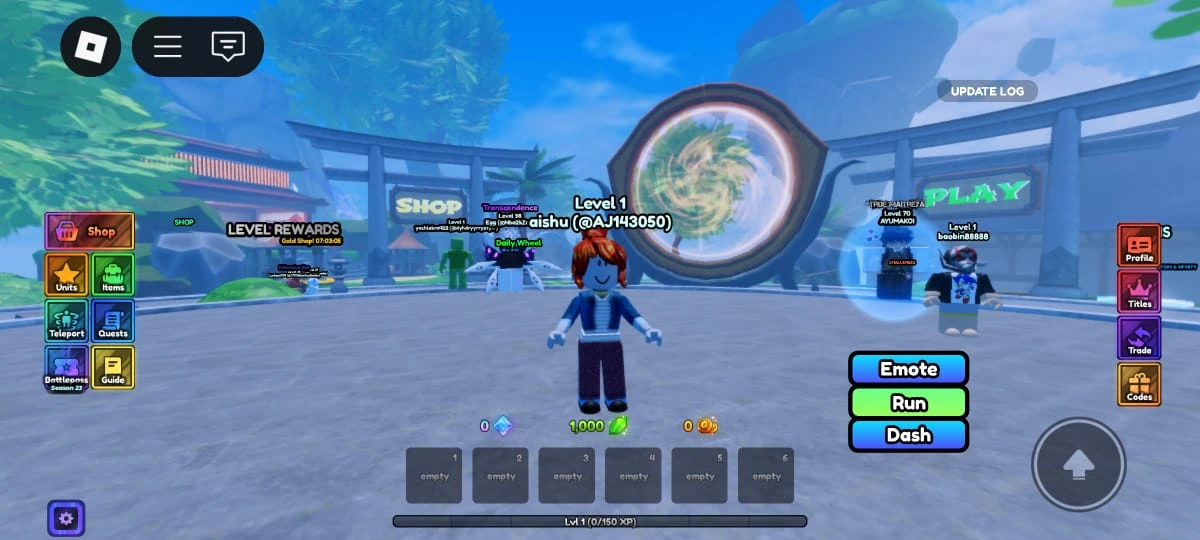The width and height of the screenshot is (1200, 540).
Task: Open the Items backpack
Action: tap(113, 275)
